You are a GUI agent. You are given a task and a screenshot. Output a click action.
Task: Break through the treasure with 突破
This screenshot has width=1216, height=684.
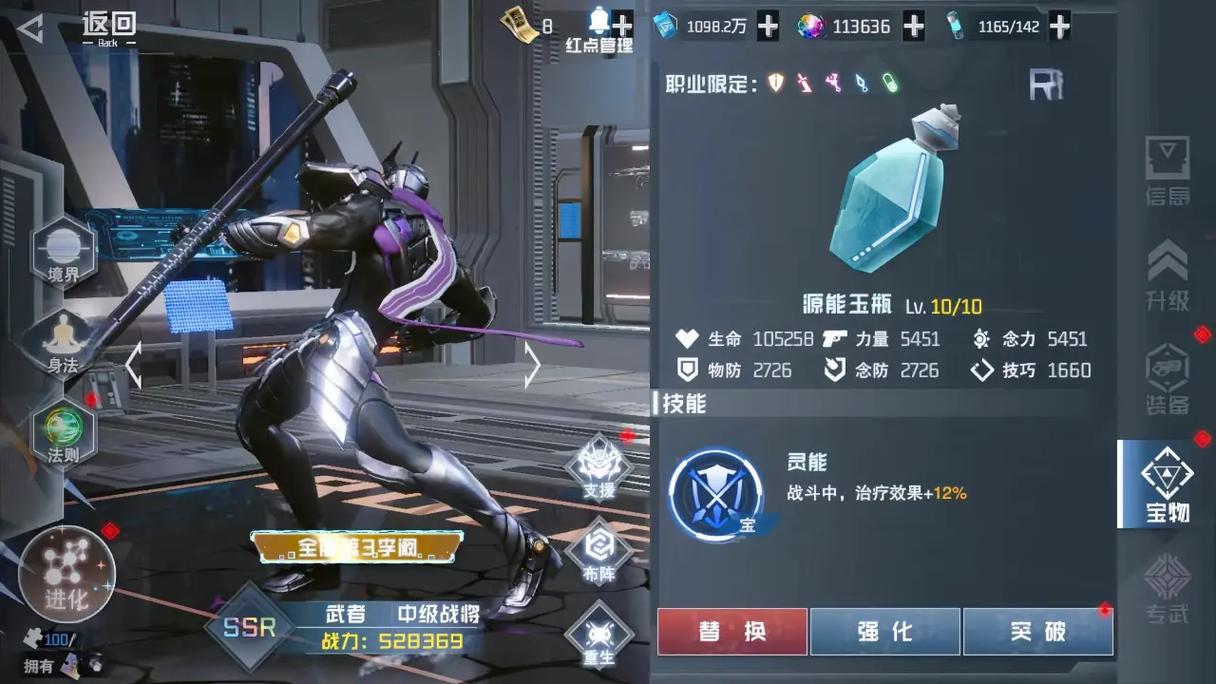click(1037, 632)
